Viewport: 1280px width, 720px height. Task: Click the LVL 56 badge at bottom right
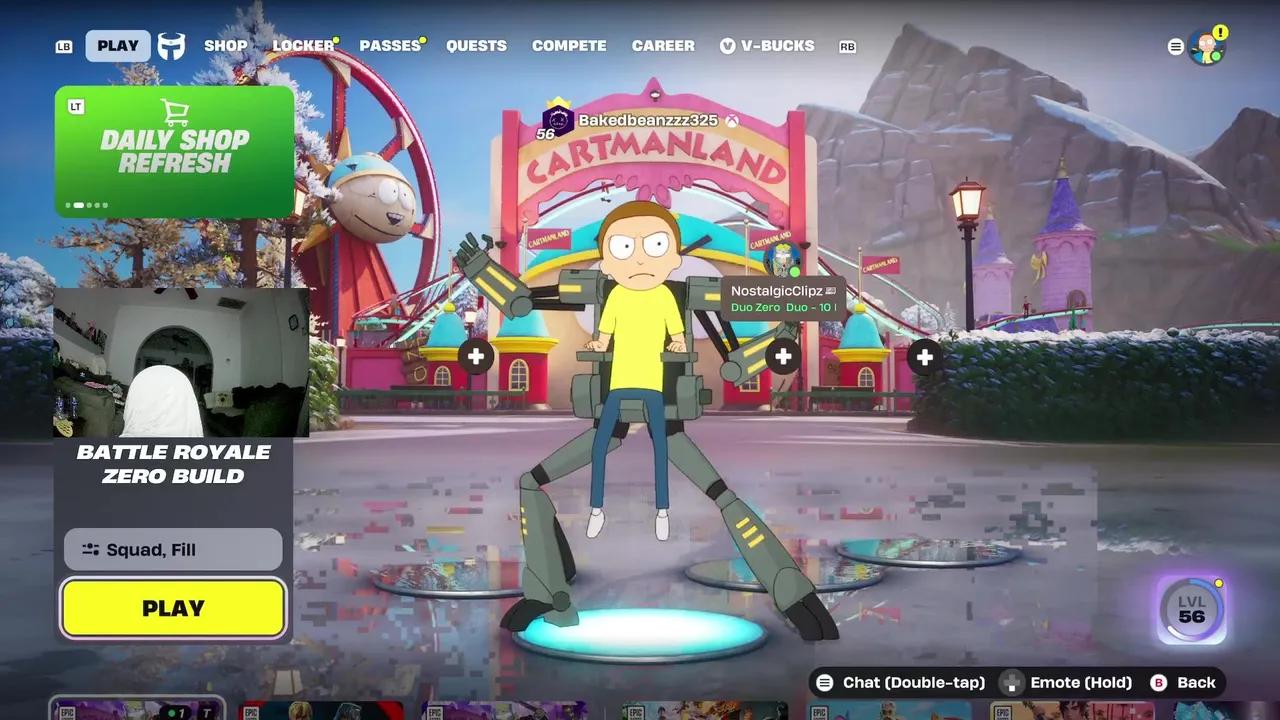point(1189,610)
